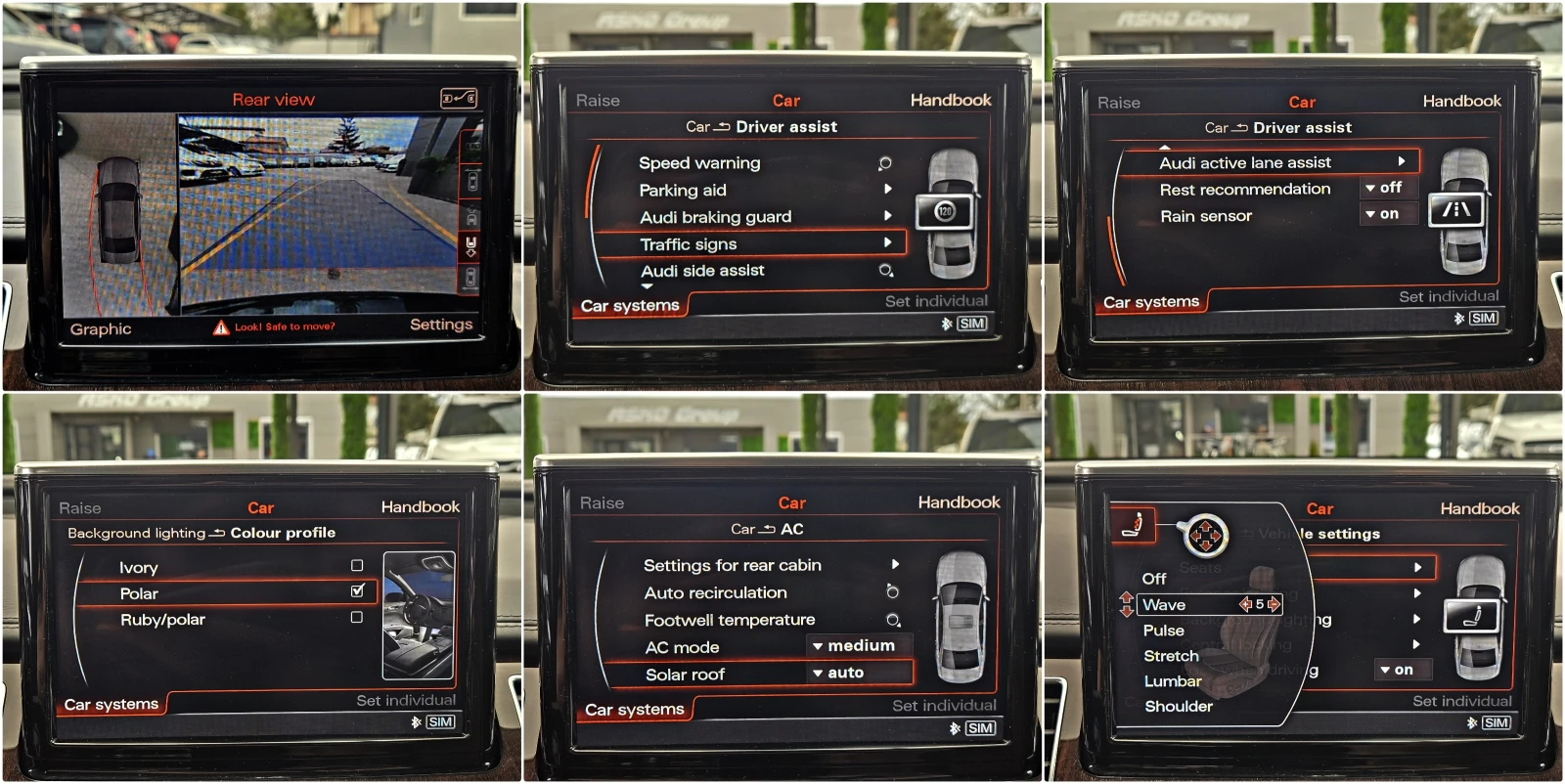1565x784 pixels.
Task: Switch to the Car systems tab
Action: pos(631,305)
